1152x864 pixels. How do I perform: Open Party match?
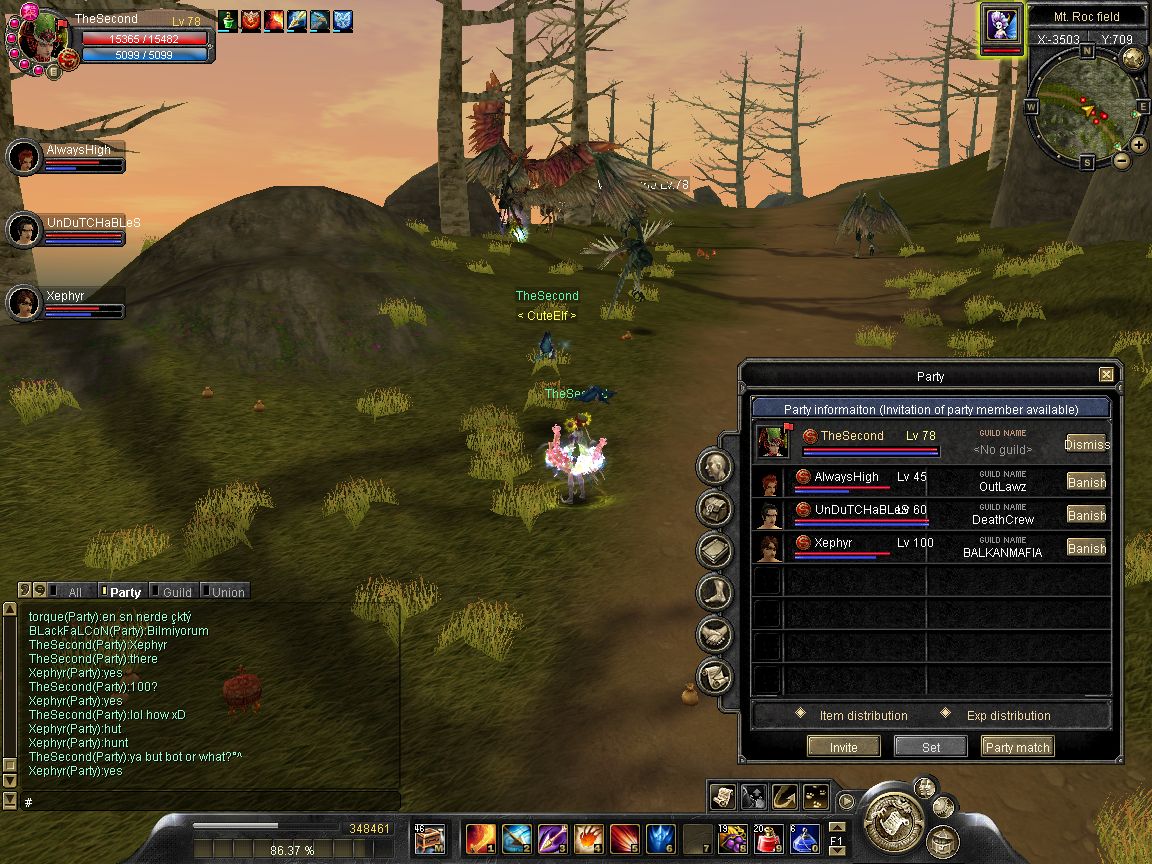(x=1017, y=747)
